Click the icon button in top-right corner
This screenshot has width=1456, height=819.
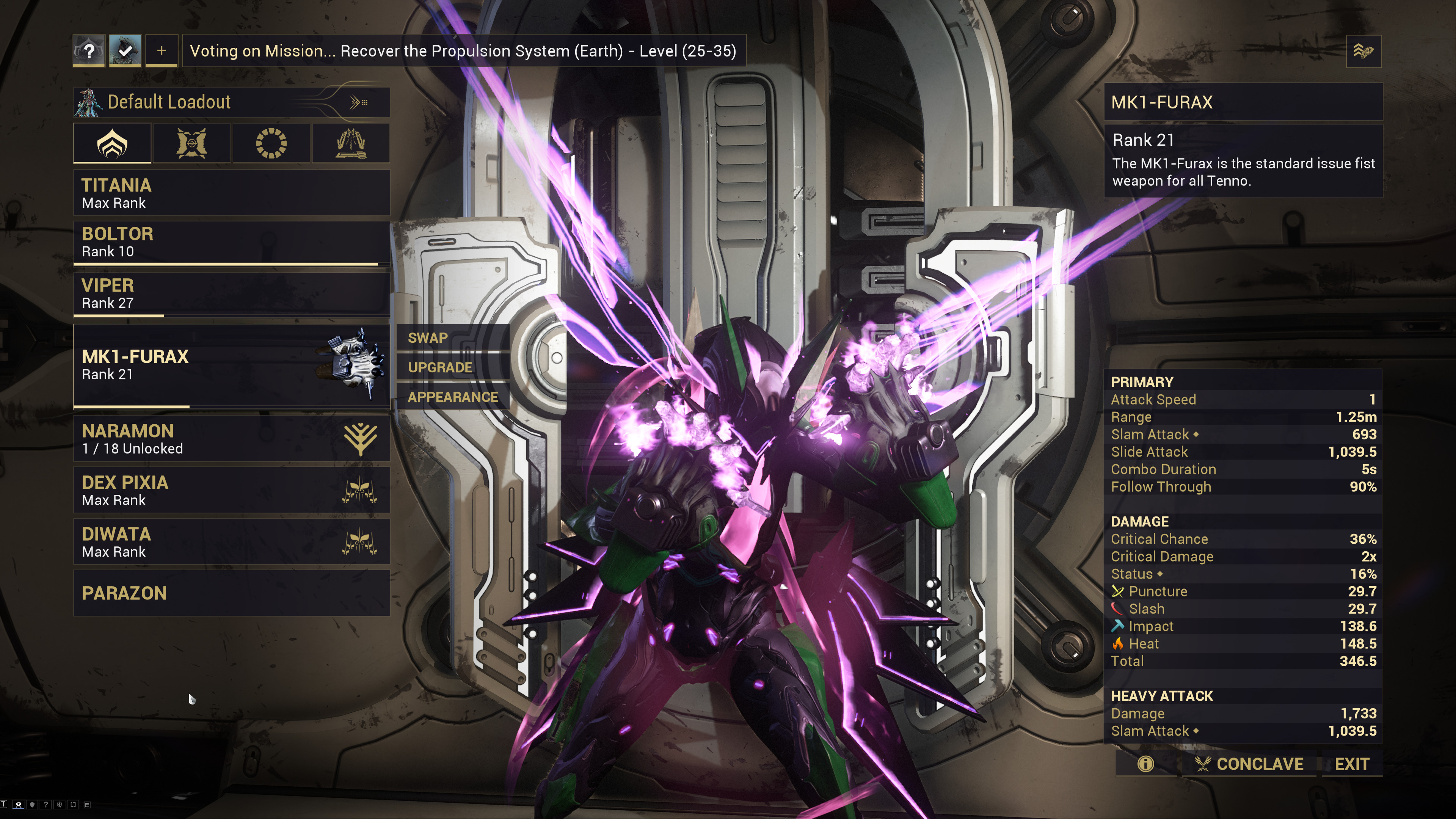click(x=1363, y=52)
